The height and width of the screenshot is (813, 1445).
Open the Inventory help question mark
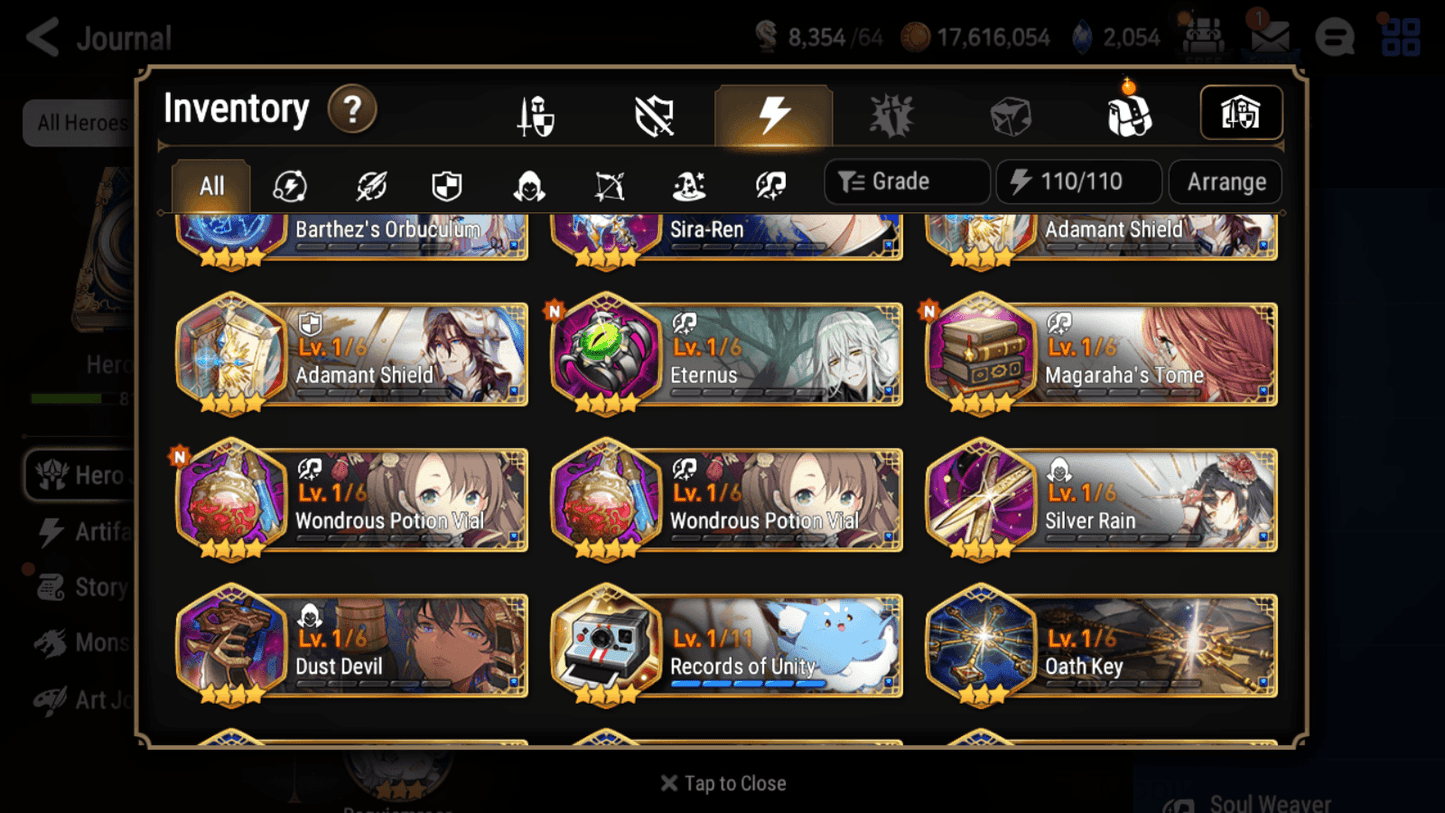click(x=354, y=111)
